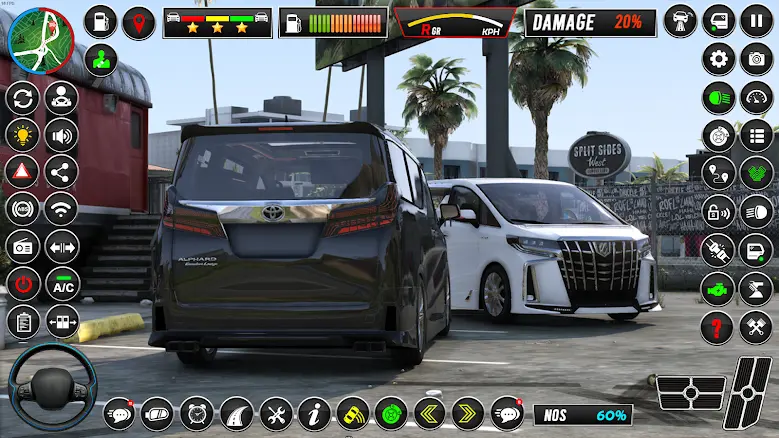Open the gear settings button
This screenshot has height=438, width=779.
(718, 59)
